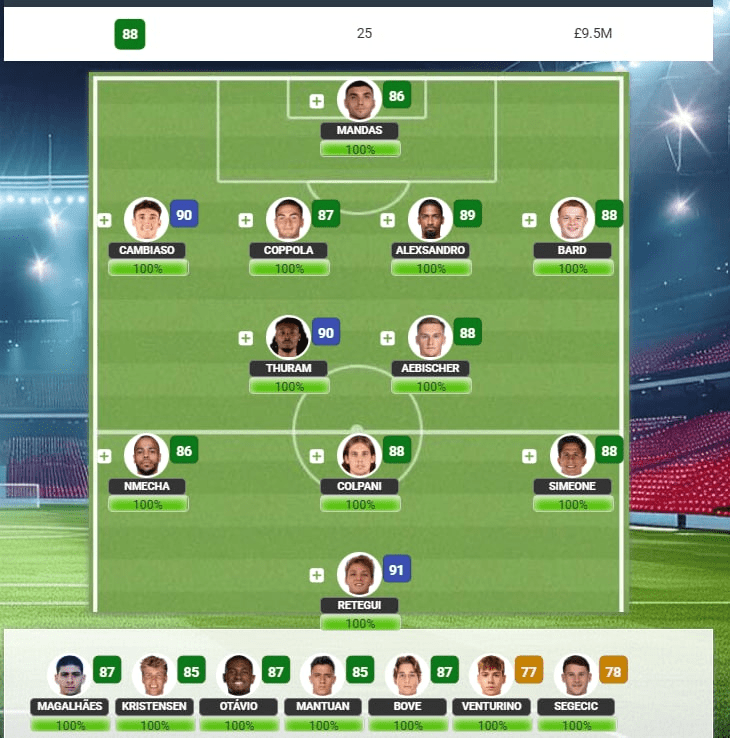Choose Otávio from the substitutes
The image size is (730, 738).
239,675
